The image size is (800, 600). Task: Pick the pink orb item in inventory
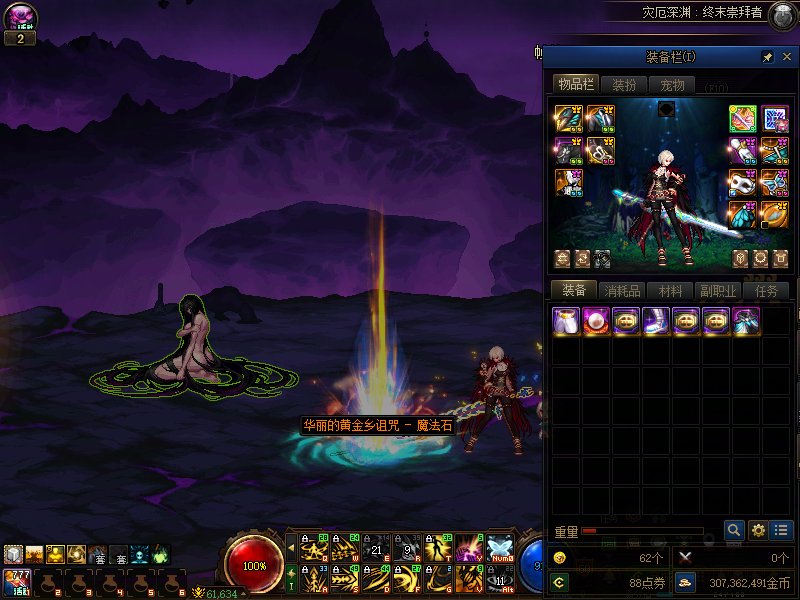coord(597,321)
